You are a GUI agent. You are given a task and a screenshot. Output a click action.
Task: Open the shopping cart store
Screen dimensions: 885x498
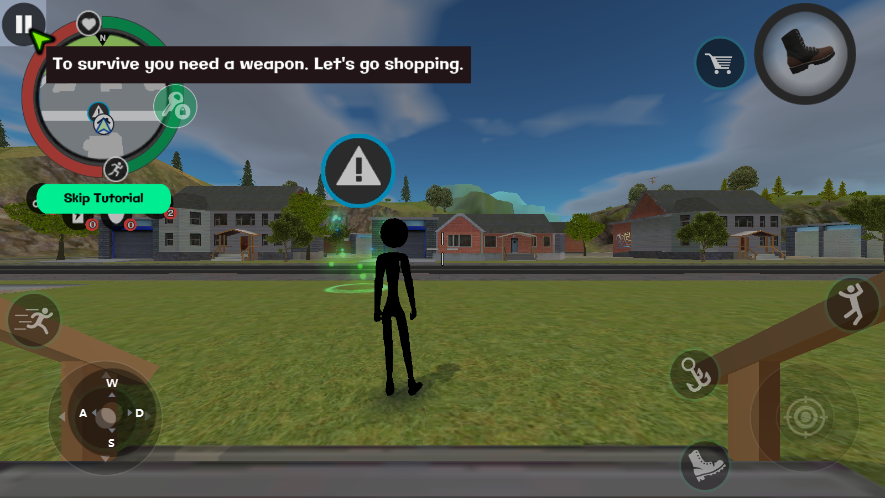point(719,63)
